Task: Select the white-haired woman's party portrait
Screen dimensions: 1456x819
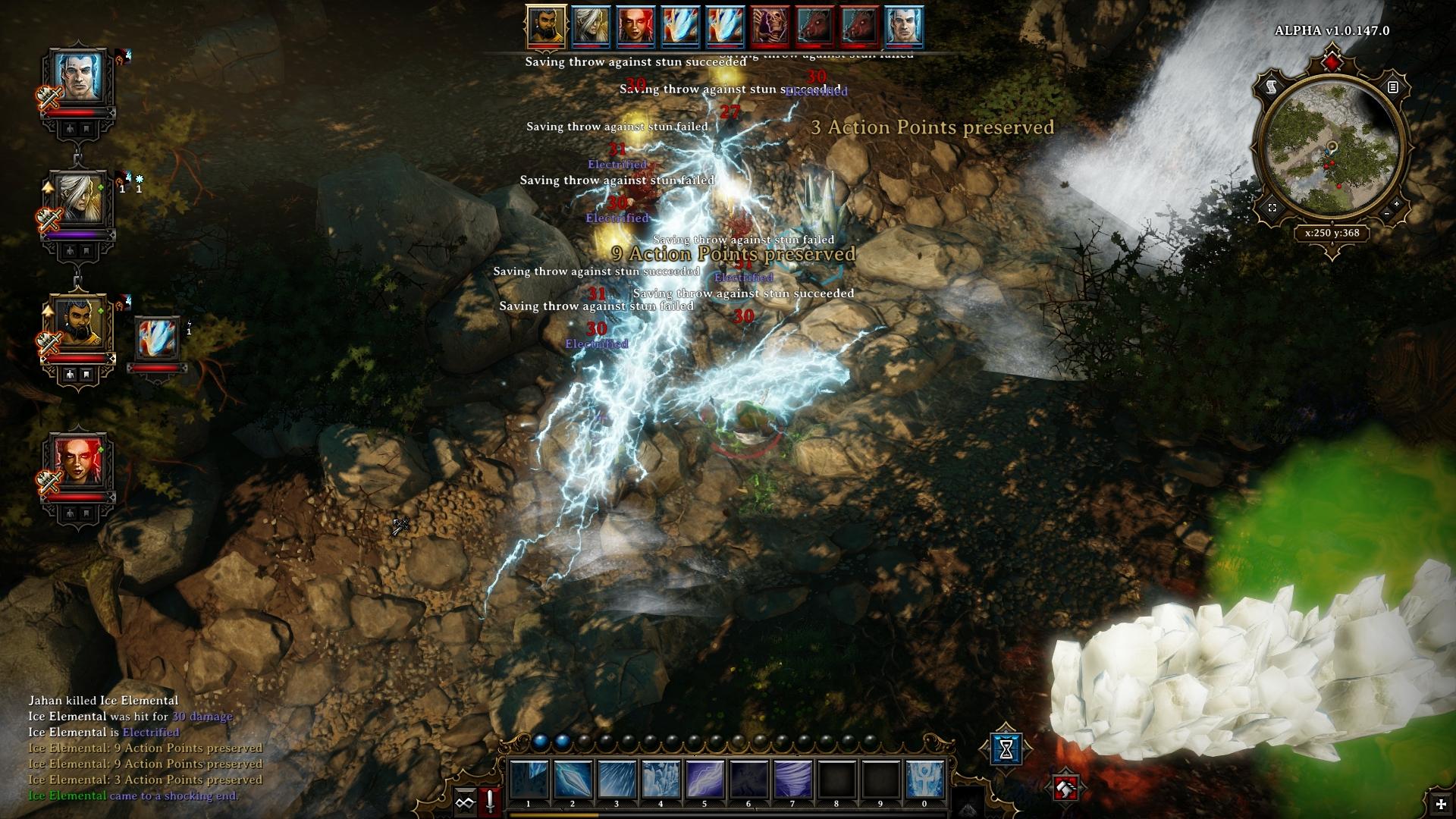Action: pyautogui.click(x=78, y=199)
